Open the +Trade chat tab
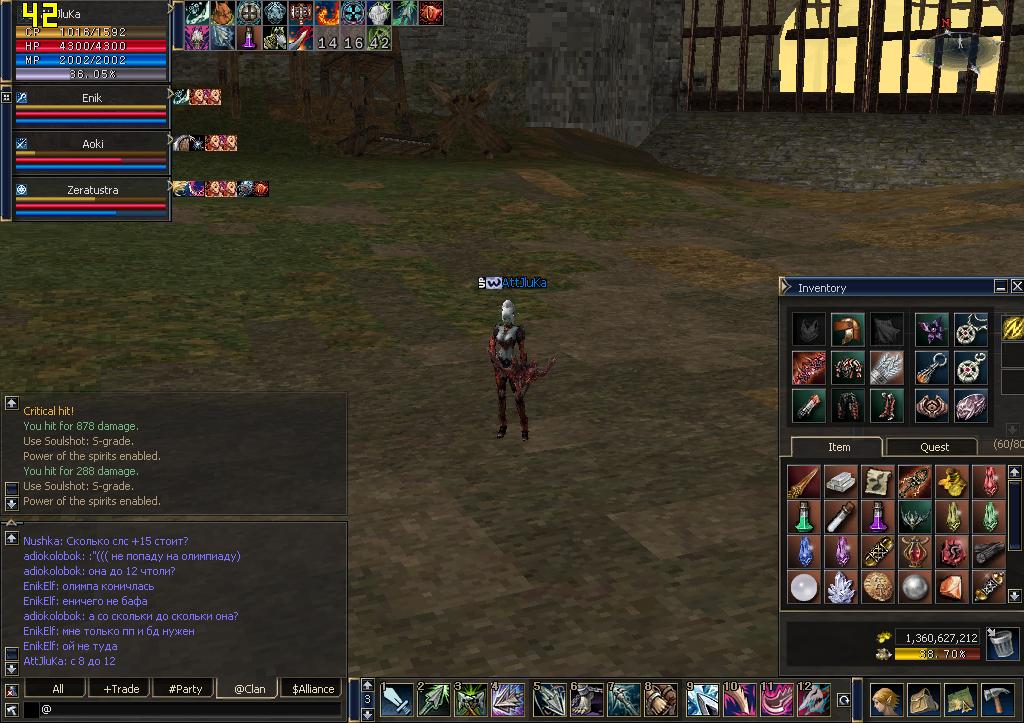 tap(121, 688)
